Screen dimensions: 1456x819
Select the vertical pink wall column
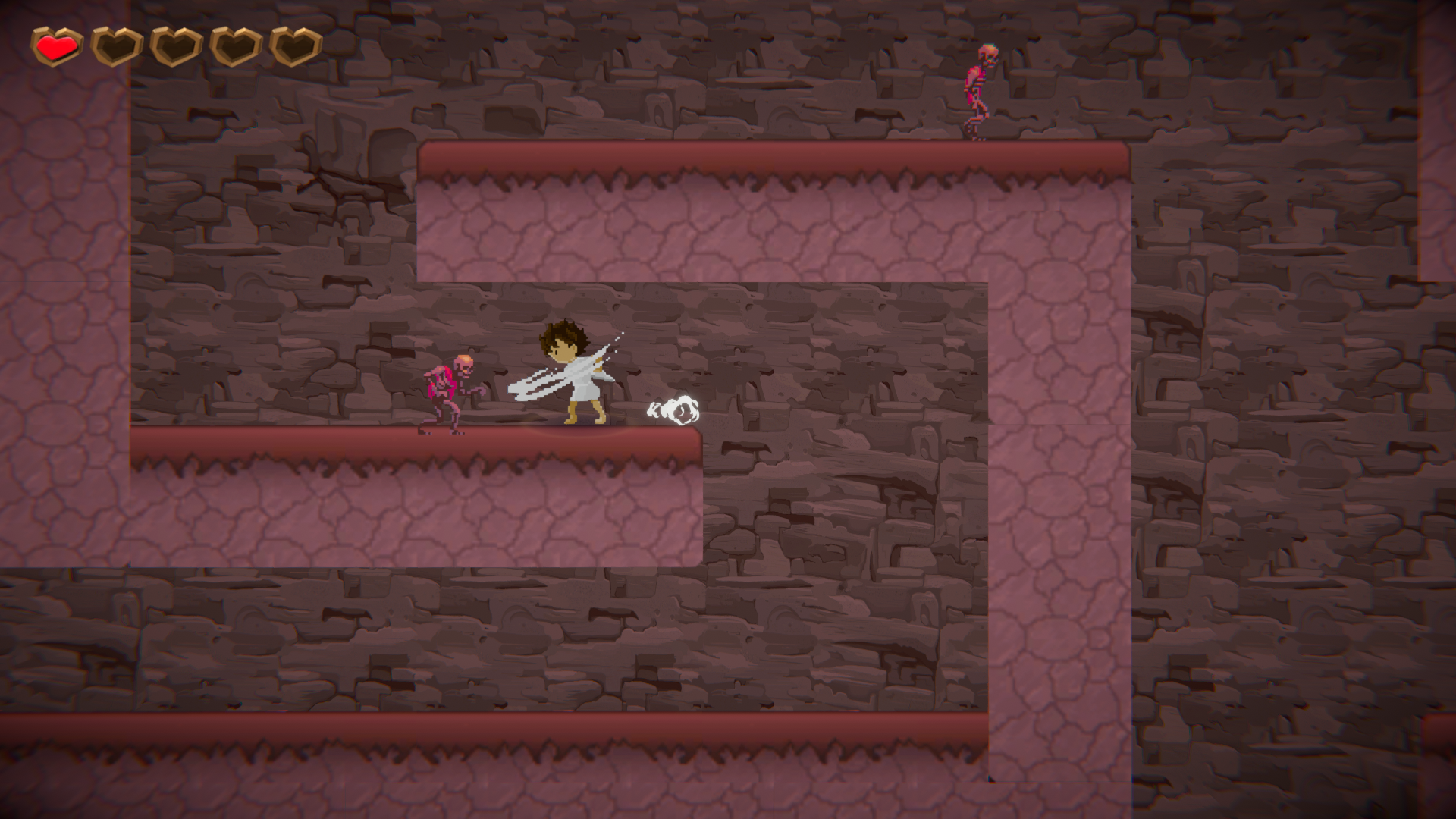tap(1062, 531)
